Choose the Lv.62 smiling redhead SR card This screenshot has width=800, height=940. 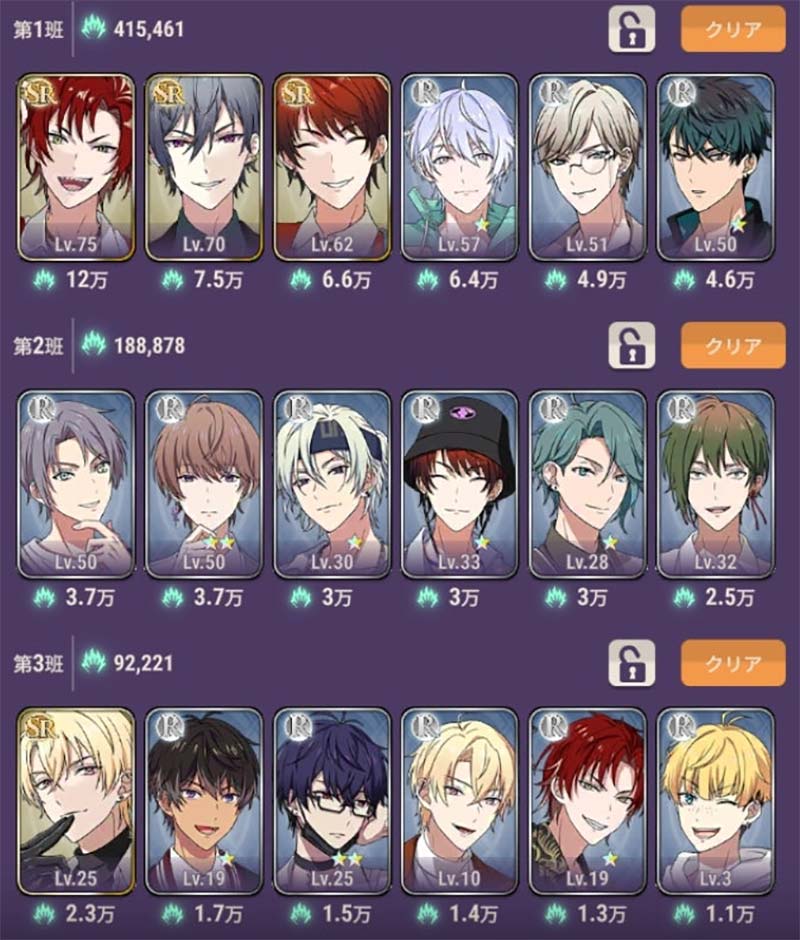click(x=332, y=167)
